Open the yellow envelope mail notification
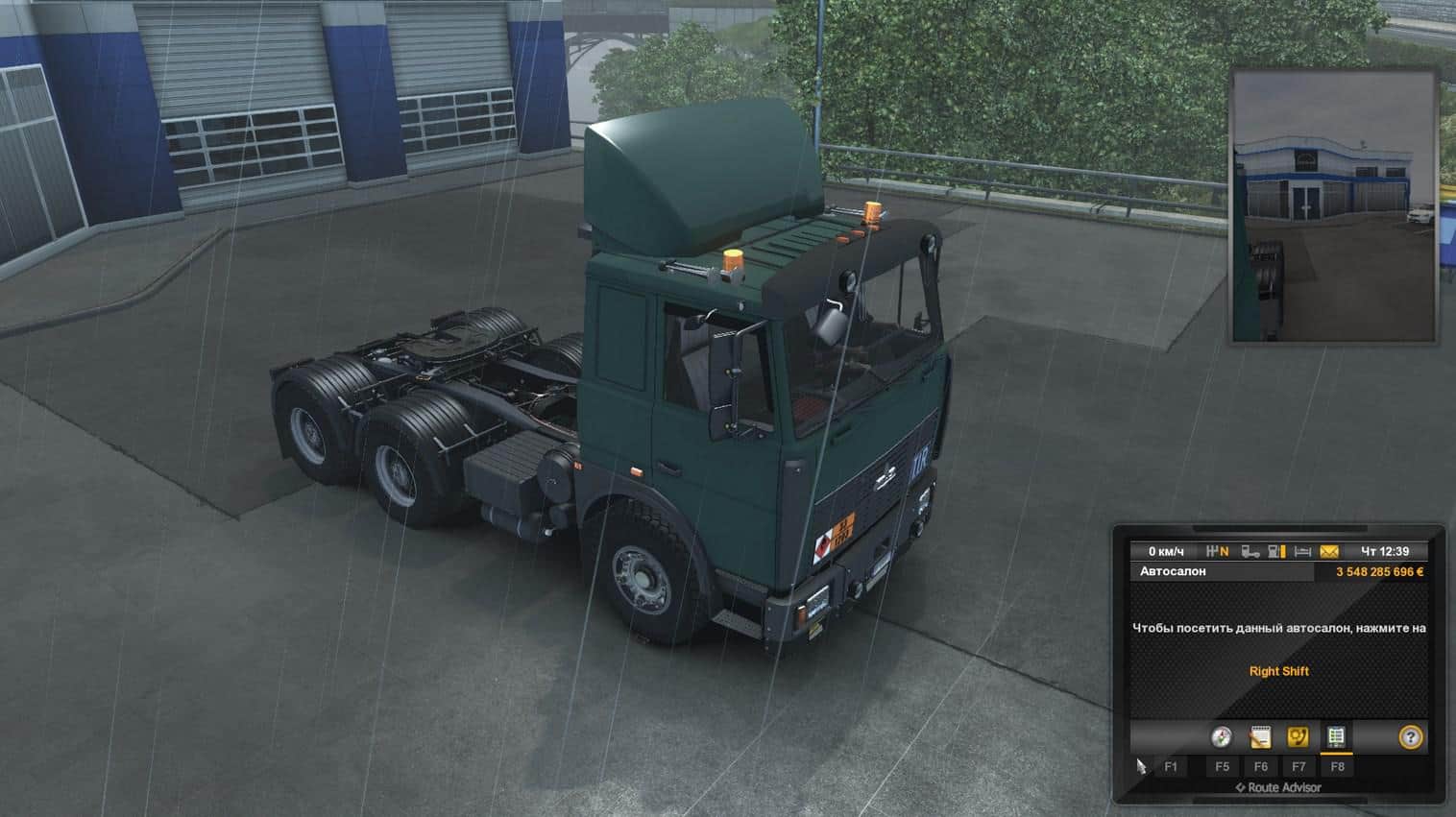This screenshot has height=817, width=1456. pyautogui.click(x=1329, y=552)
